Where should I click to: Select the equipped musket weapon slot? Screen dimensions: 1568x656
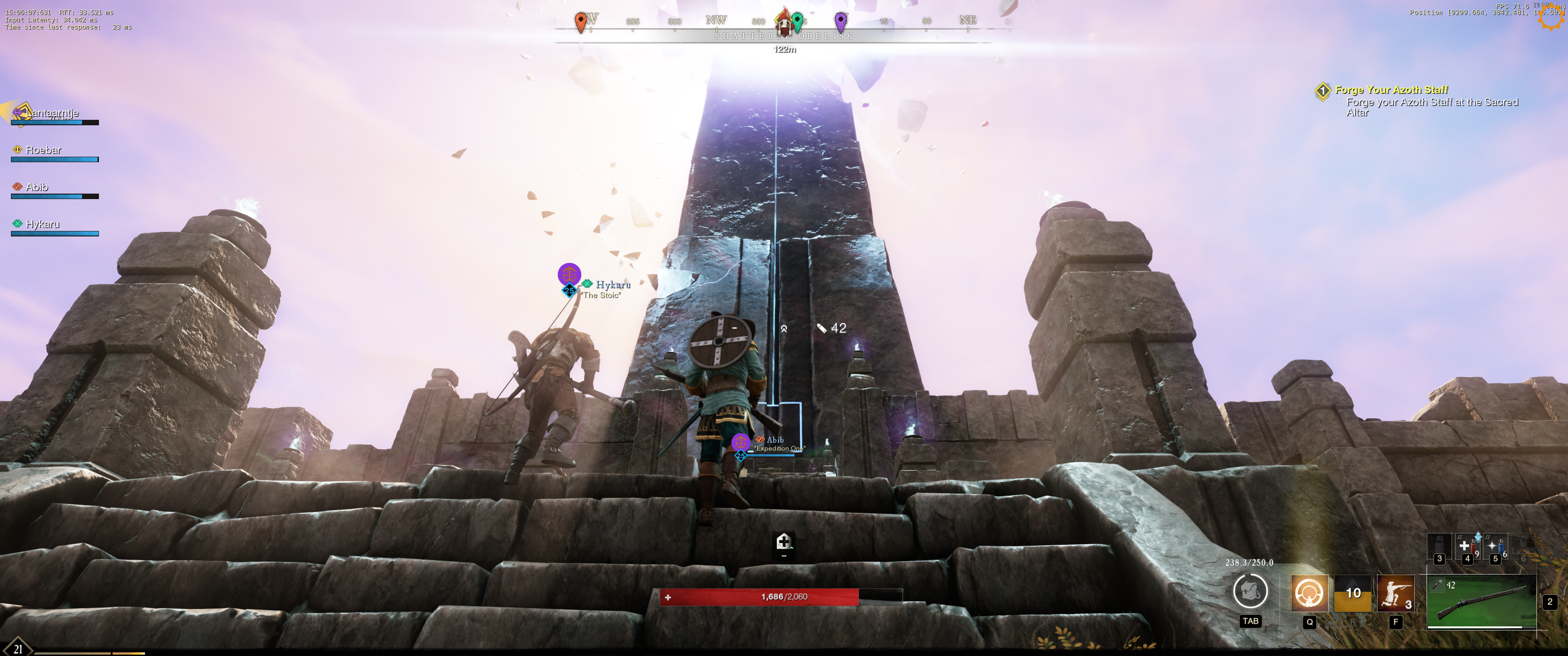click(x=1481, y=601)
